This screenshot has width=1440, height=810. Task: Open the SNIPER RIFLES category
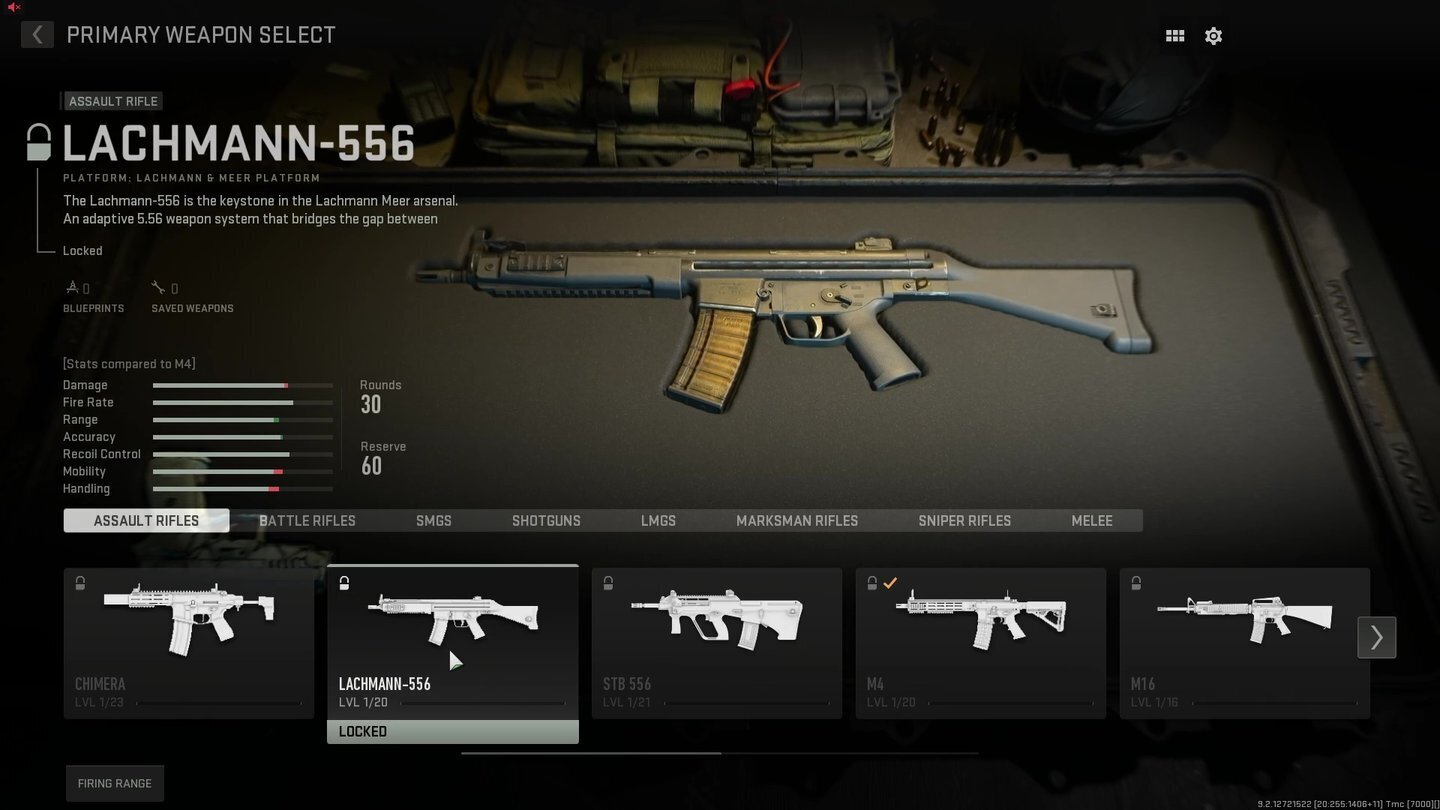[x=964, y=520]
